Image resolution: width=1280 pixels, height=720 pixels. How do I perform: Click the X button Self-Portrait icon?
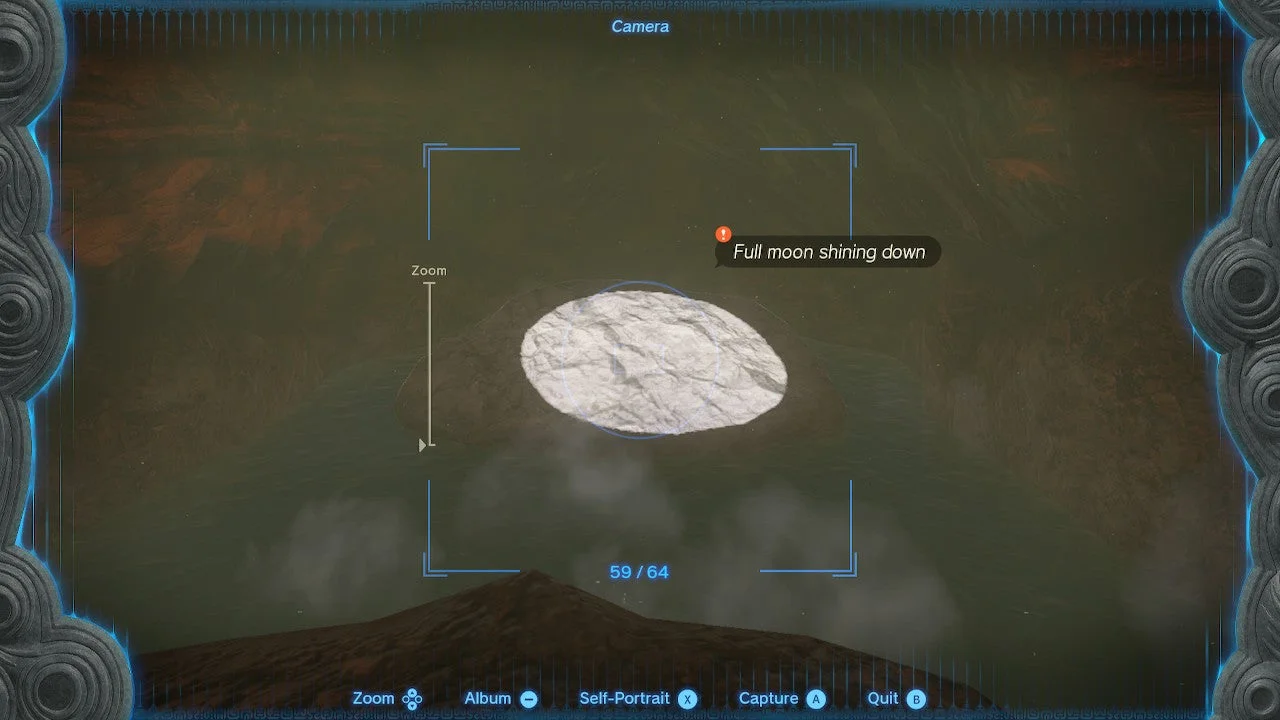(x=687, y=699)
